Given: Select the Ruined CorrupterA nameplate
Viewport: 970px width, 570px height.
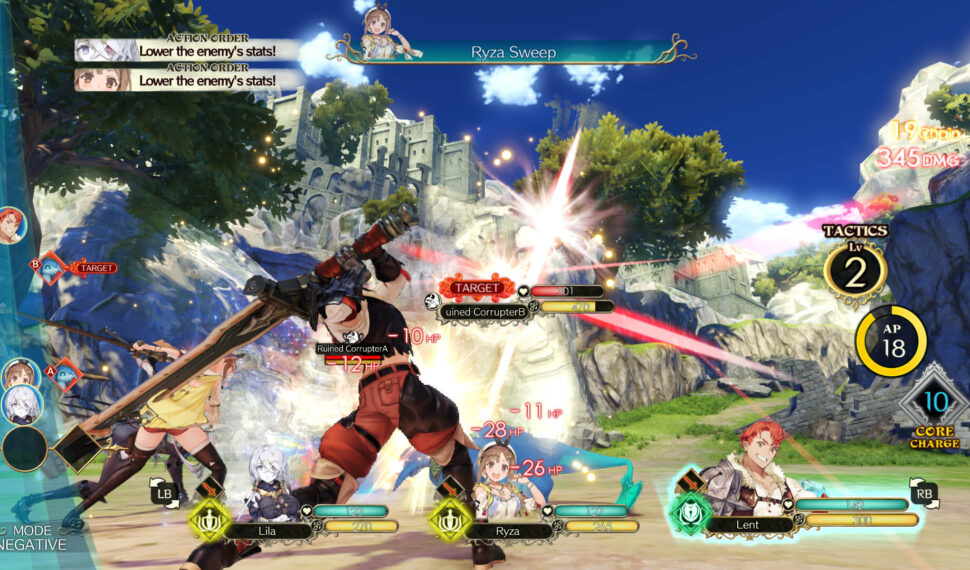Looking at the screenshot, I should [352, 348].
